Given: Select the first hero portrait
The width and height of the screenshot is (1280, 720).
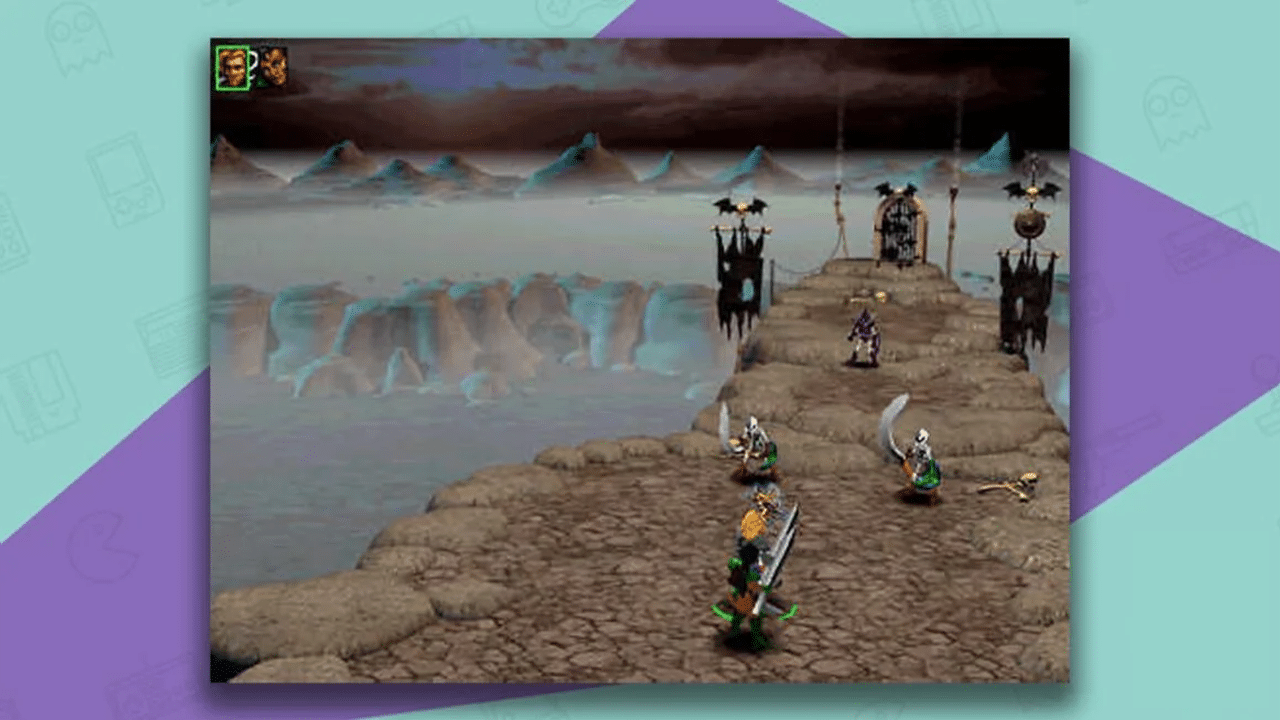Looking at the screenshot, I should [x=232, y=68].
